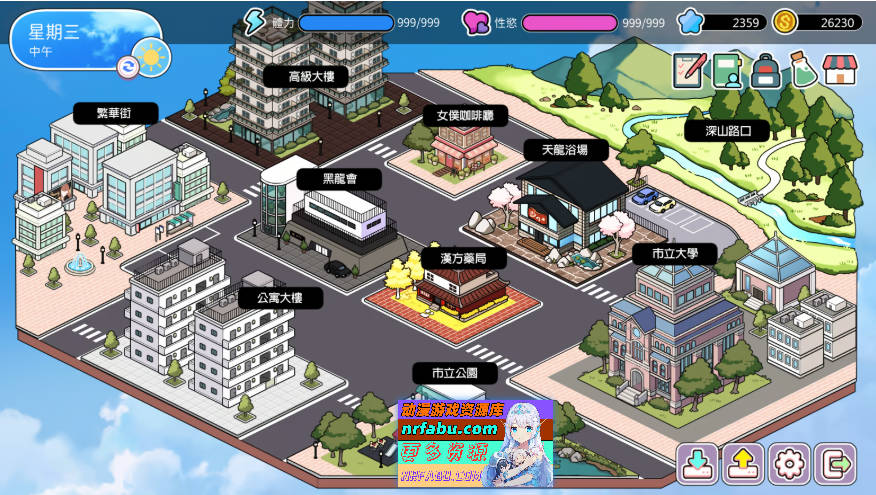Travel to 繁華街 on the map
The image size is (876, 495).
(116, 113)
